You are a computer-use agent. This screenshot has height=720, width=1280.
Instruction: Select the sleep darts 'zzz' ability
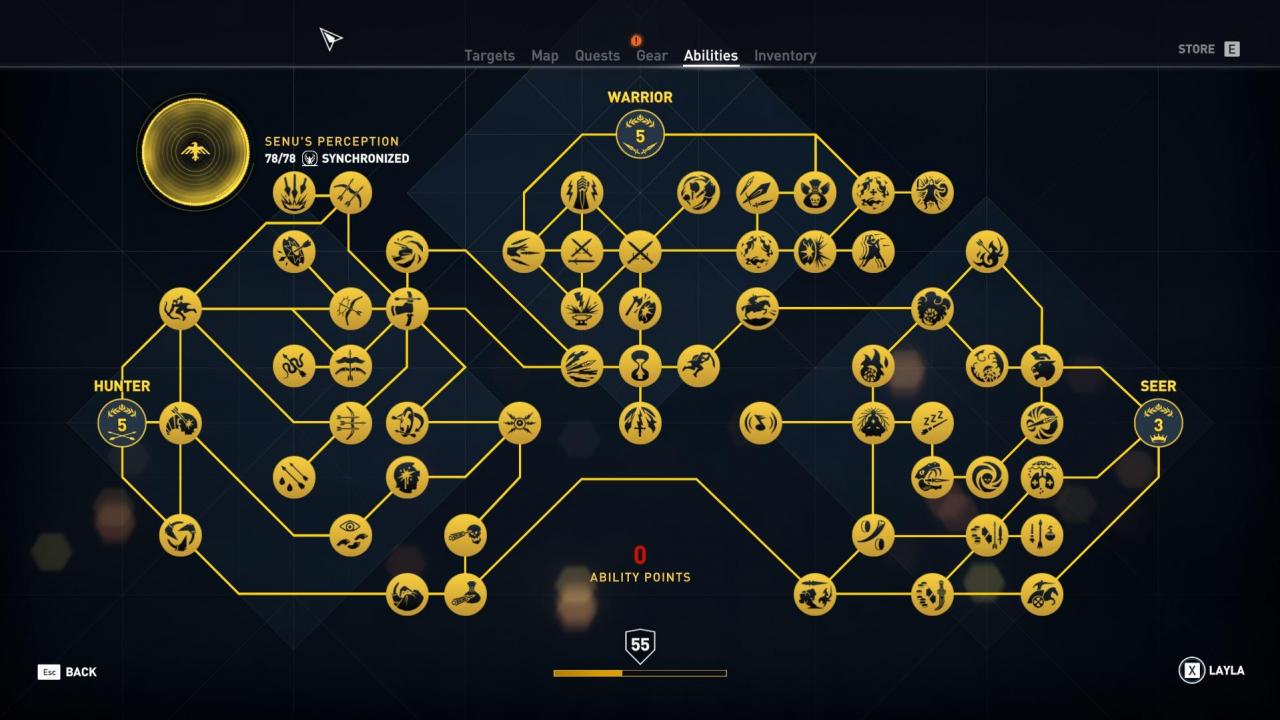tap(932, 423)
